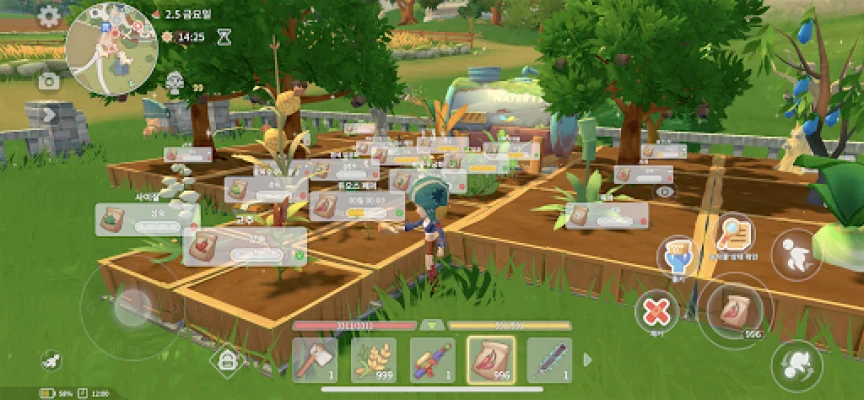Tap the red X remove button
Image resolution: width=864 pixels, height=400 pixels.
(656, 311)
